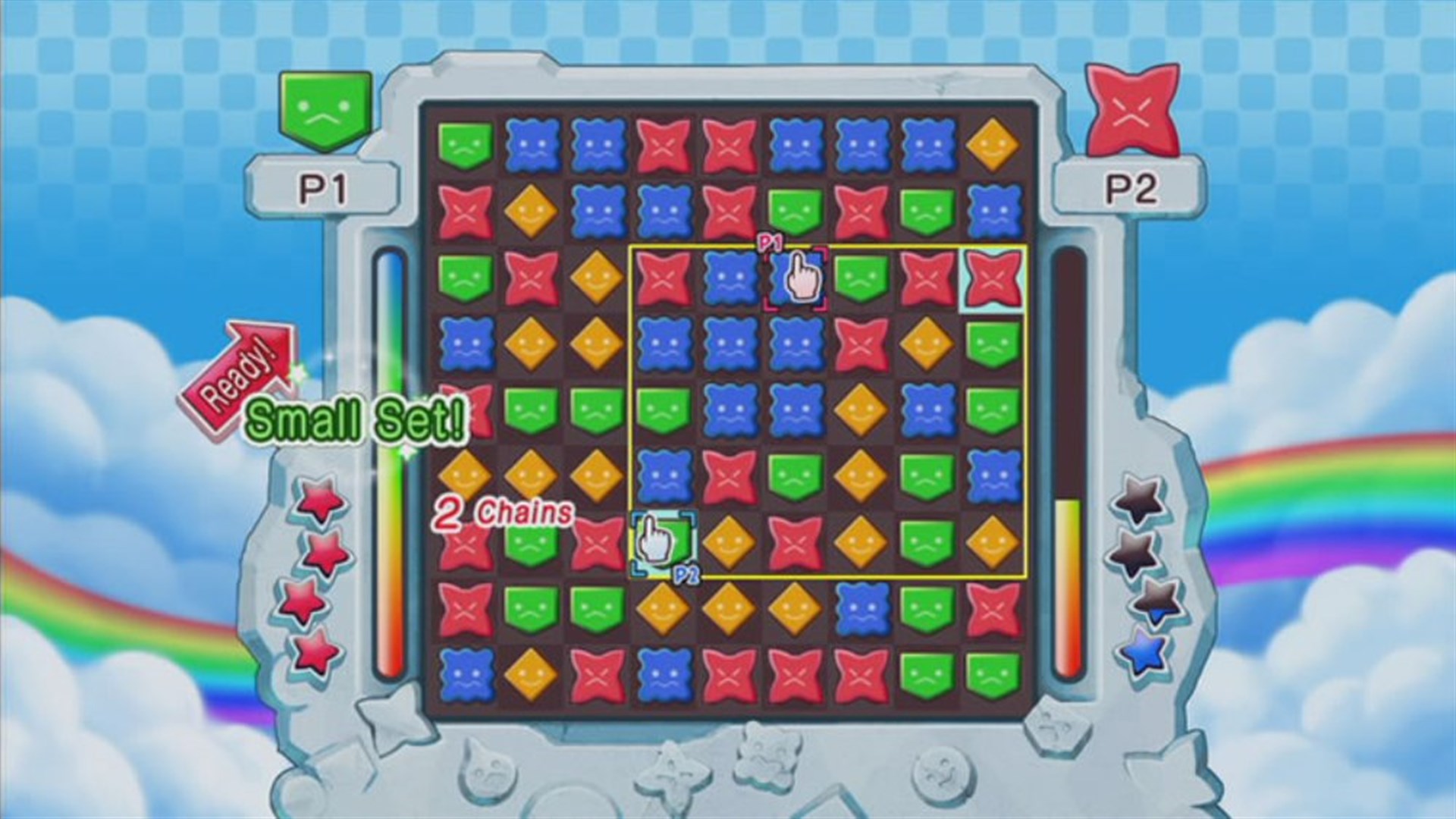Click the P1 hand cursor on the board
The height and width of the screenshot is (819, 1456).
click(802, 279)
